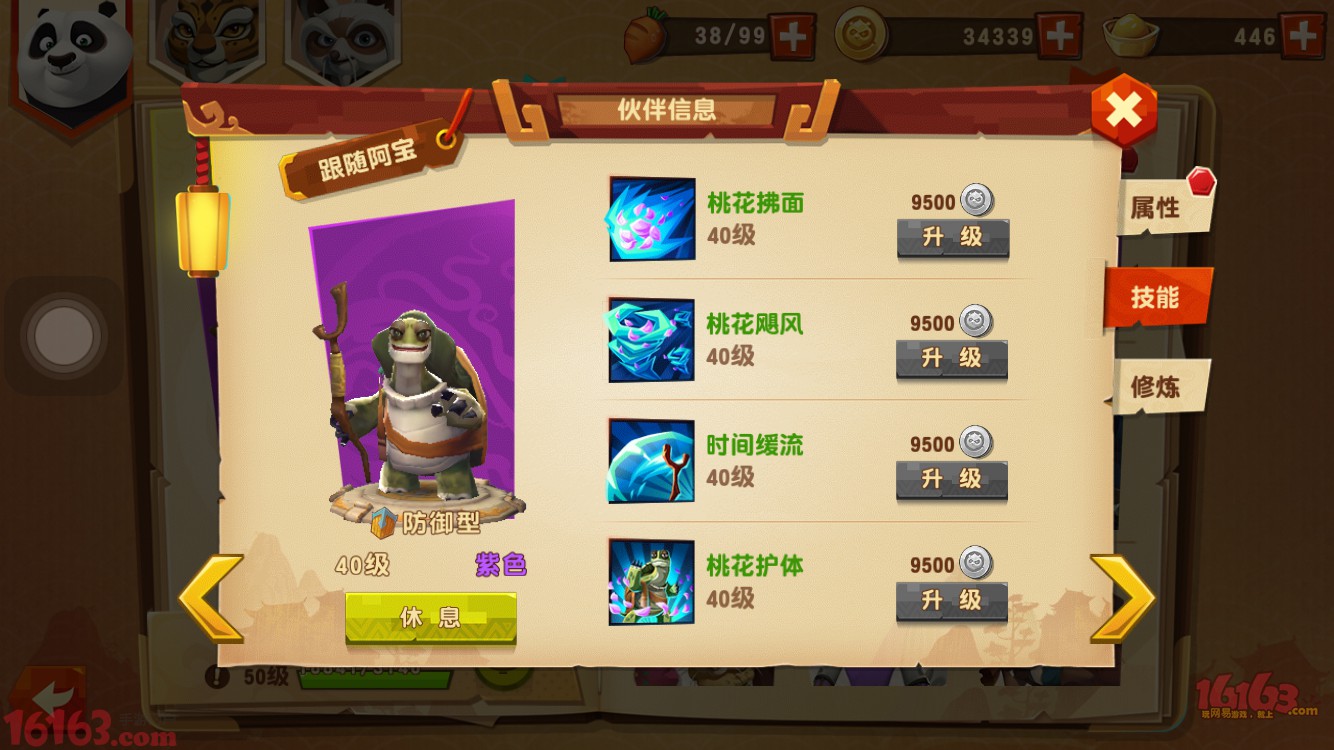Open the 时间缓流 skill details

(x=650, y=462)
